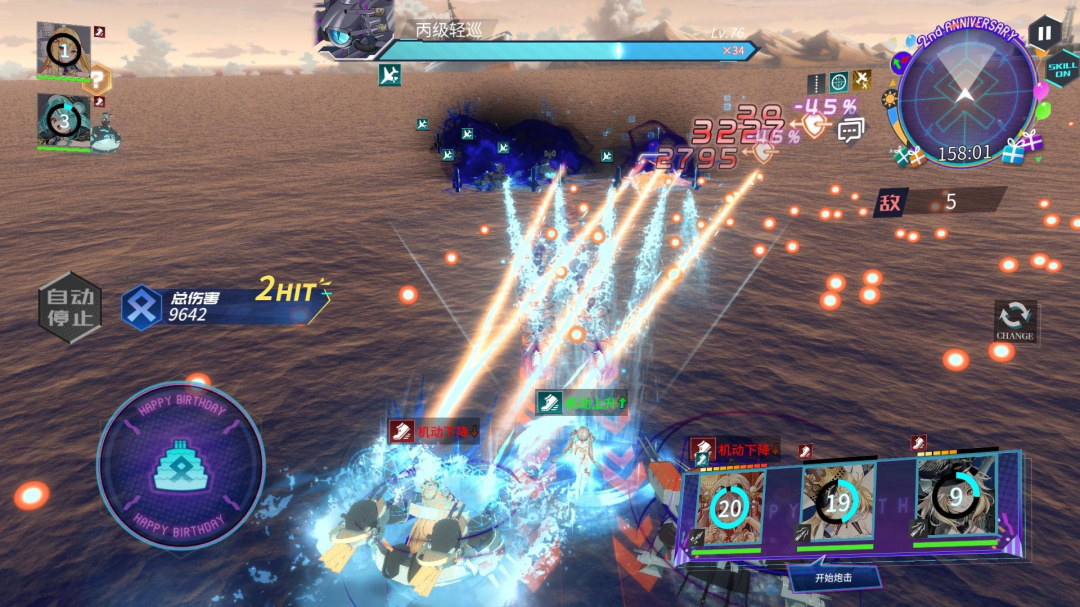Click the vertical dotted line formation icon
The image size is (1080, 607).
click(x=816, y=82)
